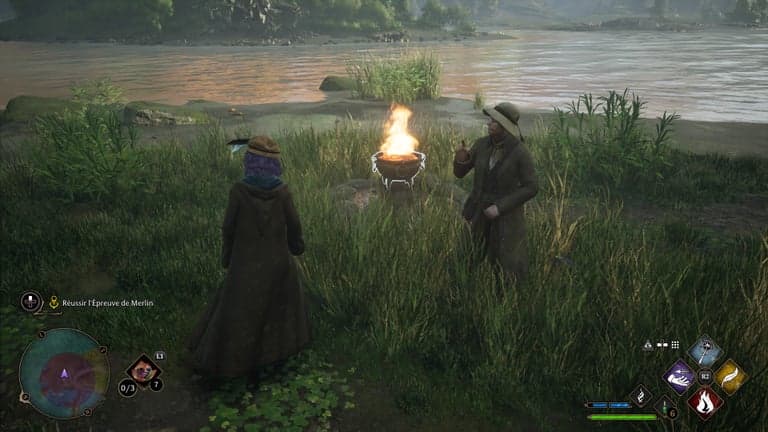Open the combat tool slot beside the minimap
This screenshot has width=768, height=432.
point(144,369)
